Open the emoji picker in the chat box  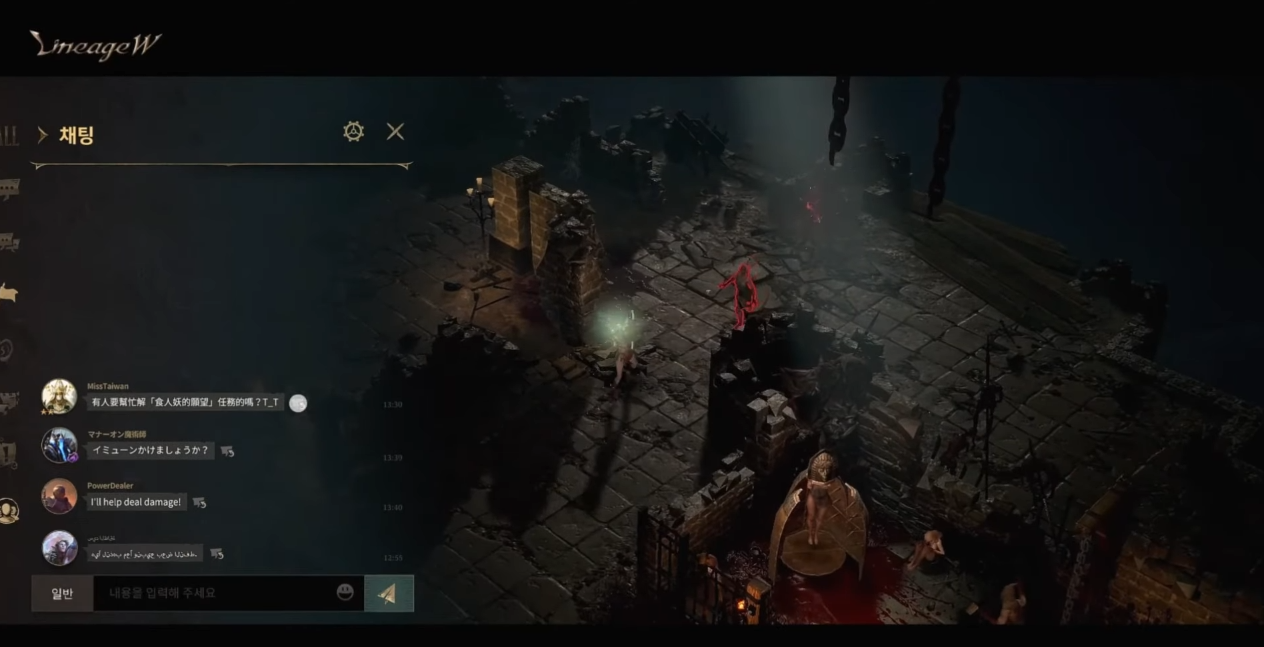345,592
